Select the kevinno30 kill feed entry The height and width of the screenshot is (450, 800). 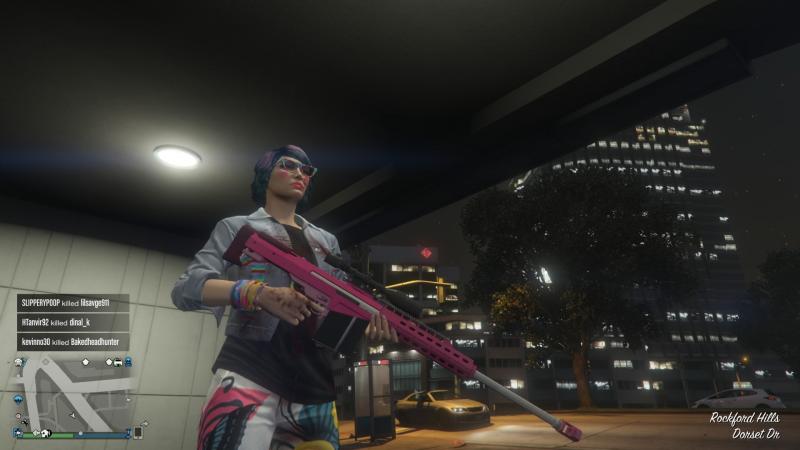[71, 342]
